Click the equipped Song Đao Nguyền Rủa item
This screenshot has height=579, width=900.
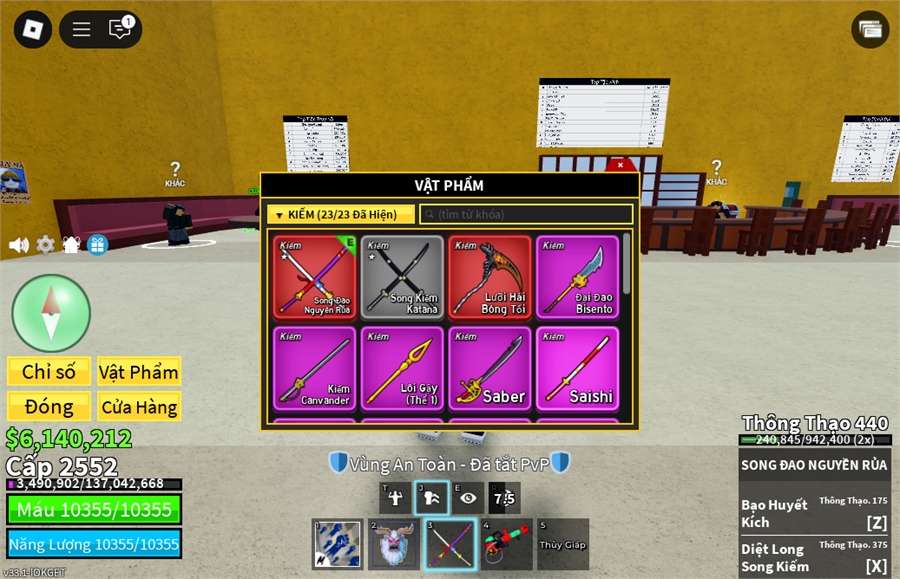pyautogui.click(x=314, y=277)
